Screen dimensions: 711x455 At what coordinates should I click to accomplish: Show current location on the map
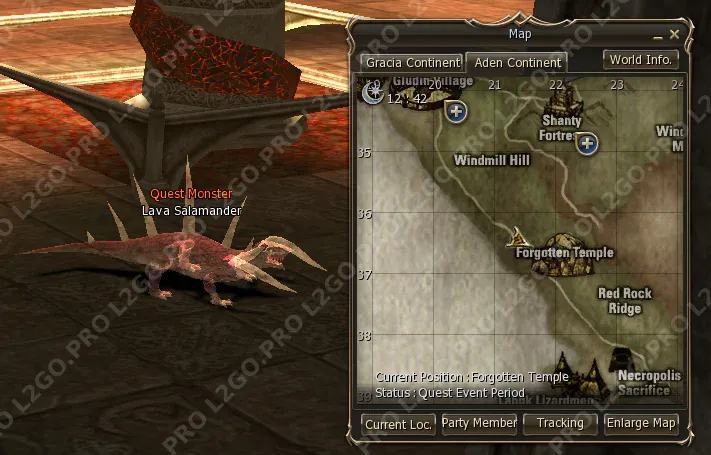[398, 424]
